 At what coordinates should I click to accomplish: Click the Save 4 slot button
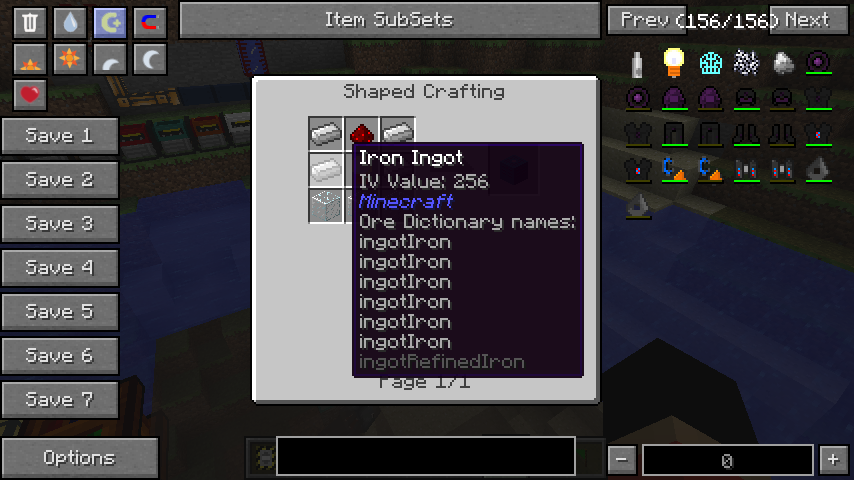pos(60,268)
